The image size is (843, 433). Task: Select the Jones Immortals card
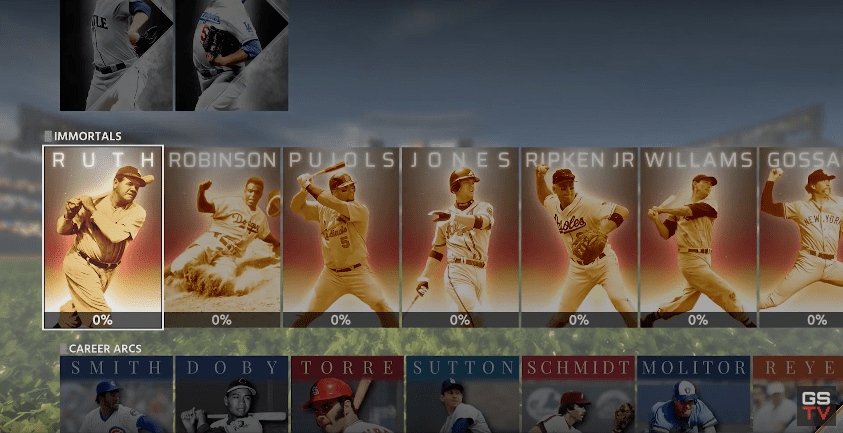[460, 237]
